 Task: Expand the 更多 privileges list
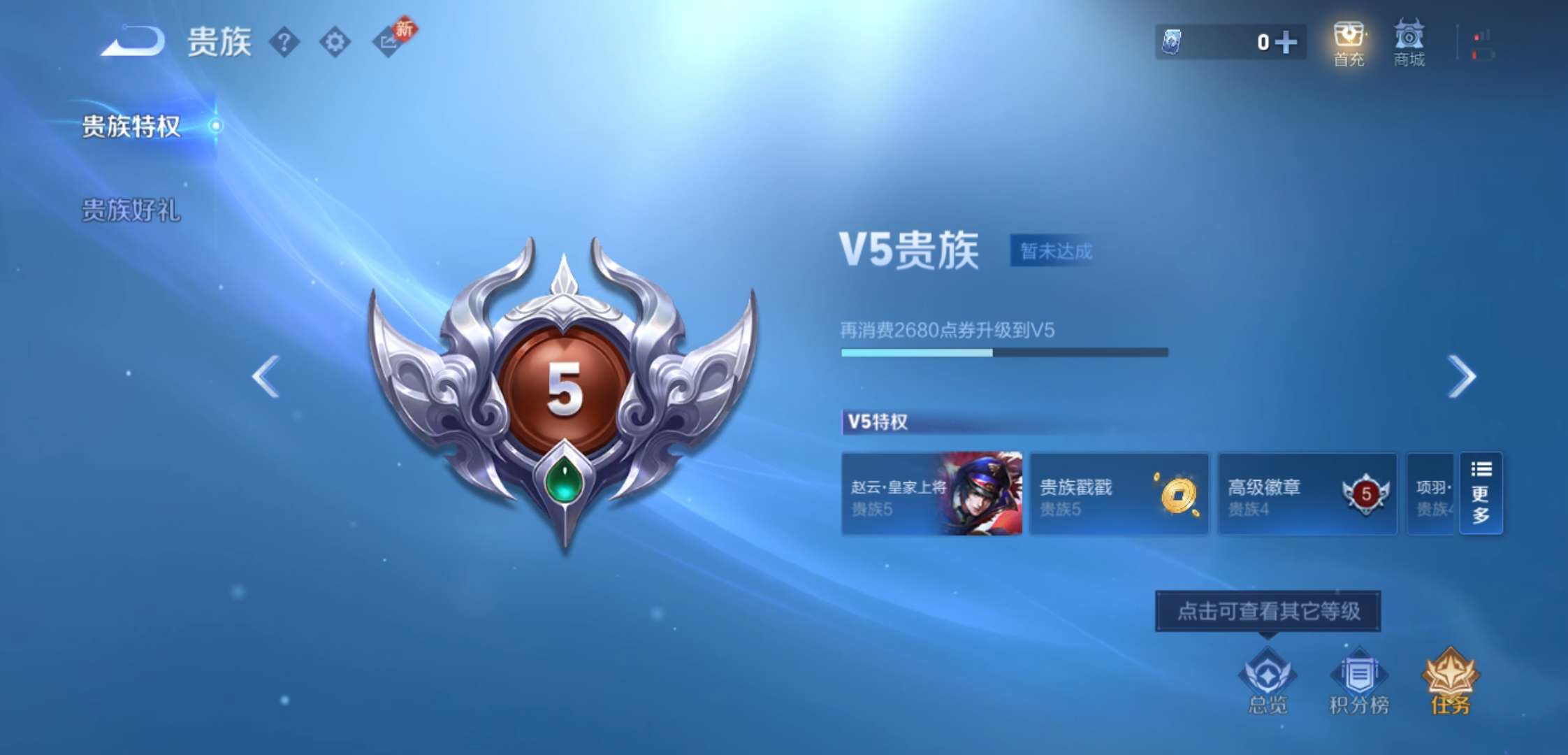[1481, 494]
